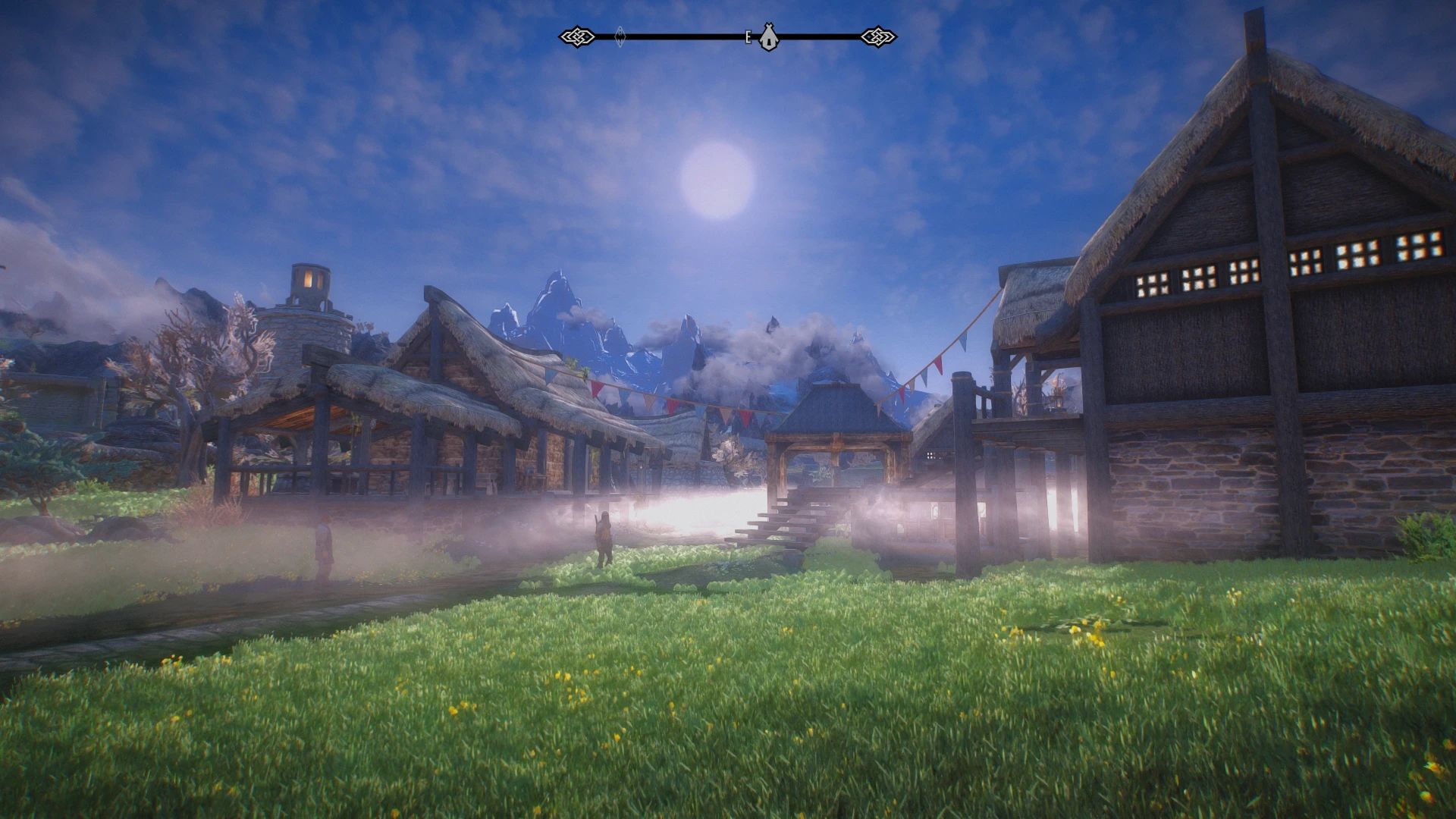1456x819 pixels.
Task: Click the E east indicator on the compass
Action: coord(749,35)
